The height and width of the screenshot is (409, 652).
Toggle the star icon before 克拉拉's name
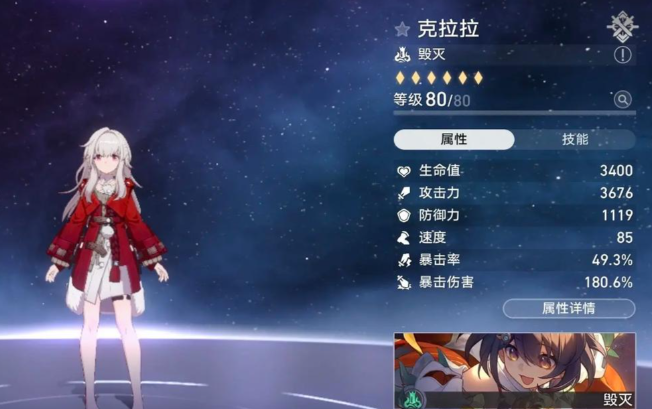[x=402, y=28]
